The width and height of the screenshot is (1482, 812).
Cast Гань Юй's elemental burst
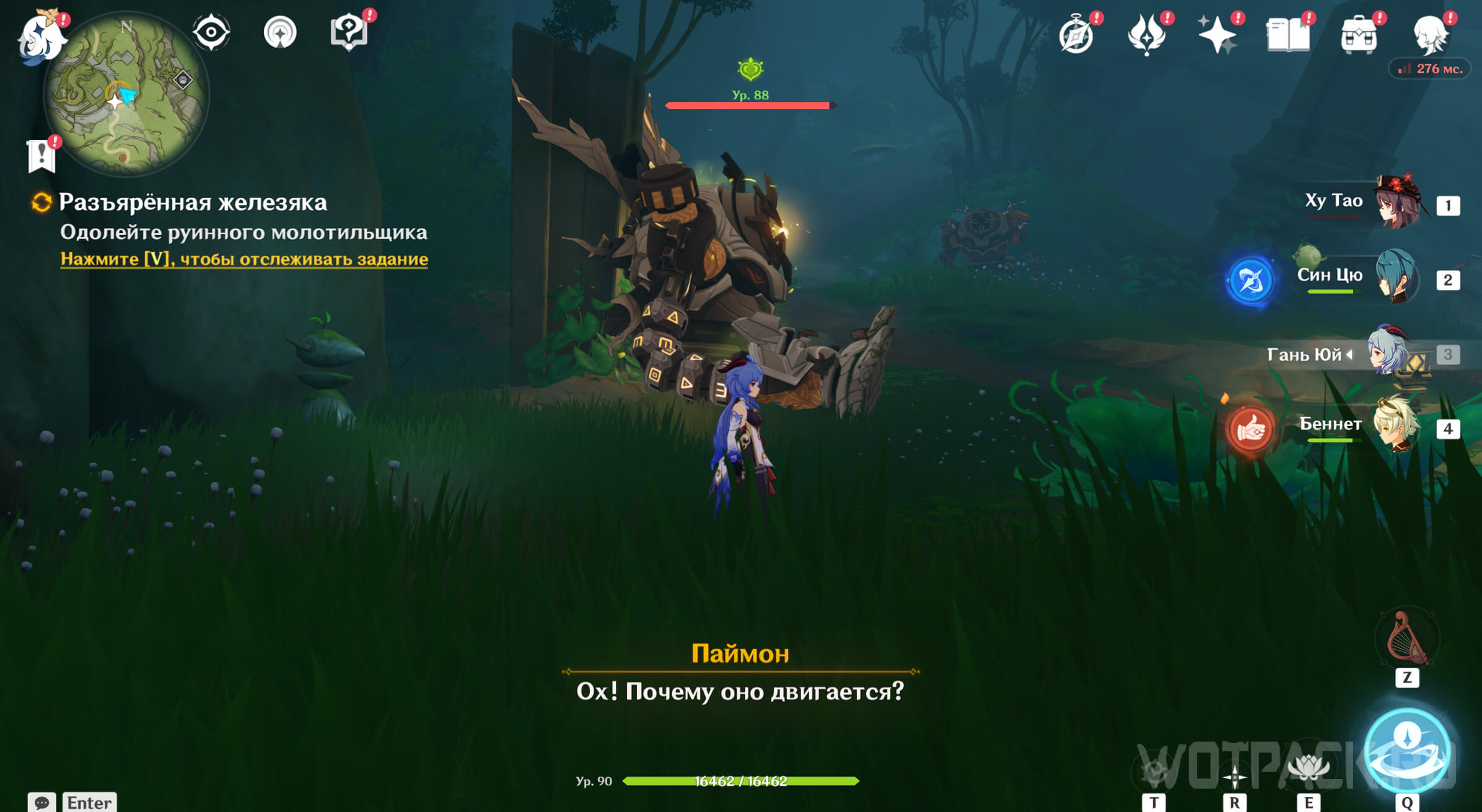[x=1407, y=750]
